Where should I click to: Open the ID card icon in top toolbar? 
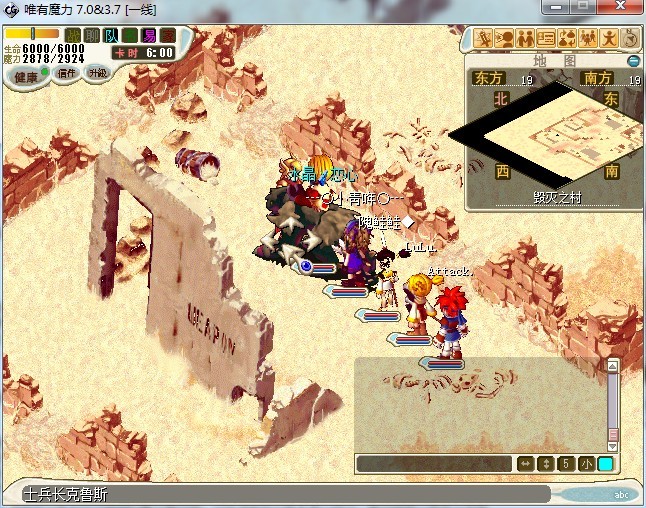click(x=546, y=39)
